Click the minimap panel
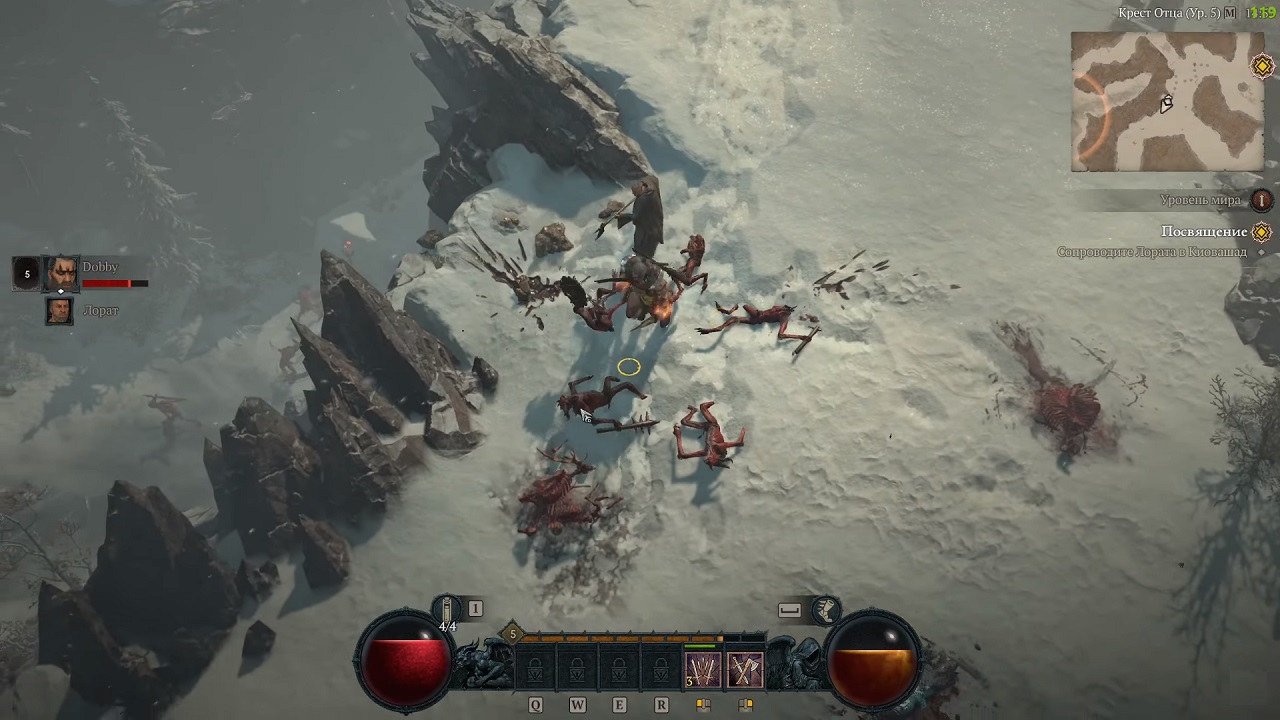Screen dimensions: 1280x720 click(1166, 100)
